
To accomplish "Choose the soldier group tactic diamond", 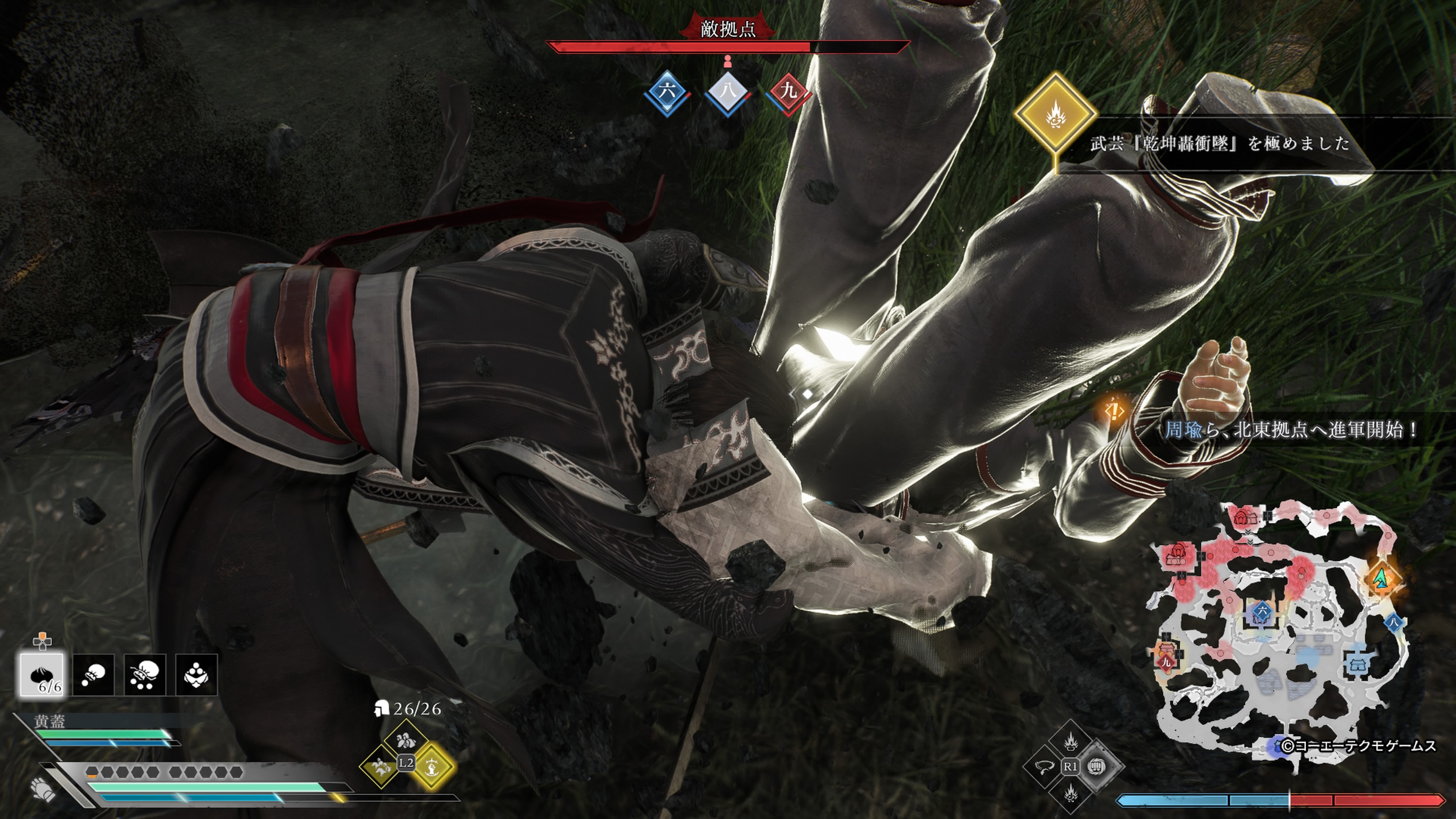I will pos(405,740).
